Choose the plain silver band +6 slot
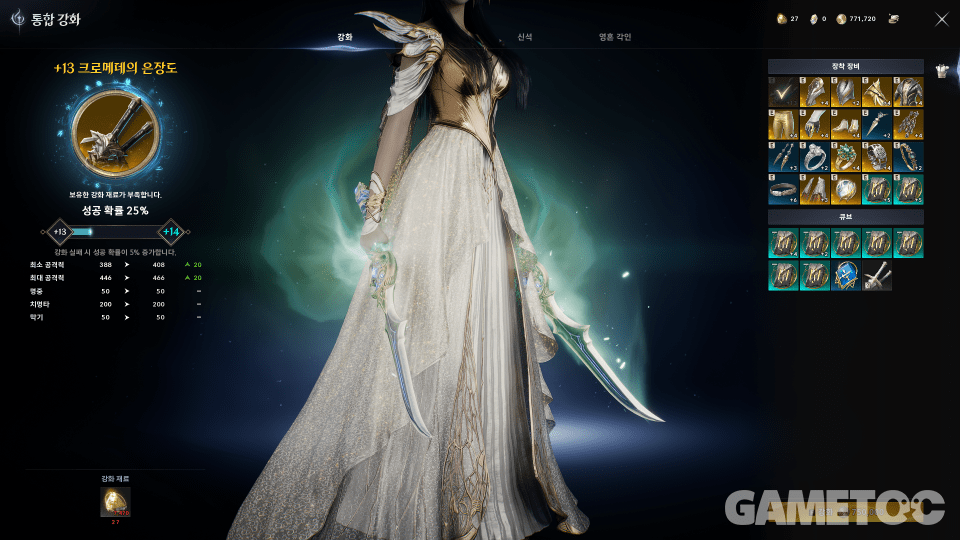 coord(783,188)
